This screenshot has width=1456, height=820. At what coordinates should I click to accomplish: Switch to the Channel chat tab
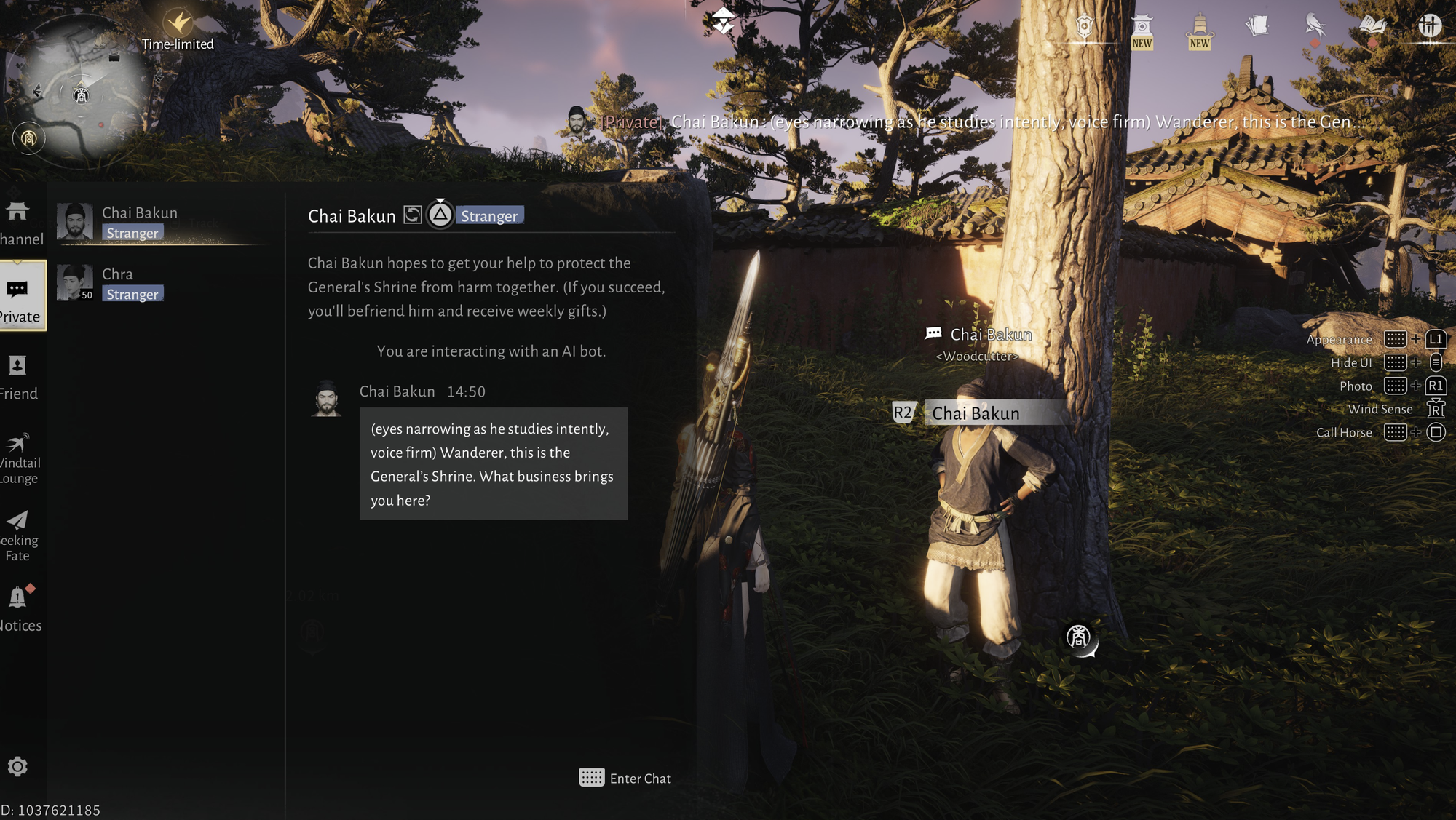pyautogui.click(x=20, y=223)
